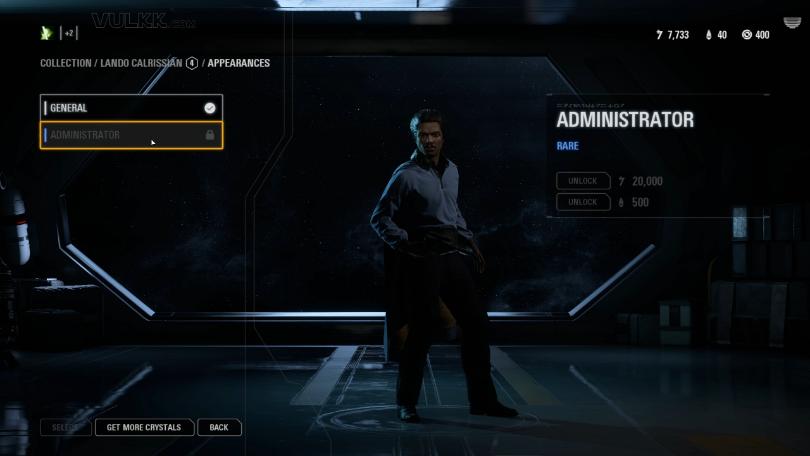Viewport: 810px width, 456px height.
Task: Open Get More Crystals
Action: [x=144, y=428]
